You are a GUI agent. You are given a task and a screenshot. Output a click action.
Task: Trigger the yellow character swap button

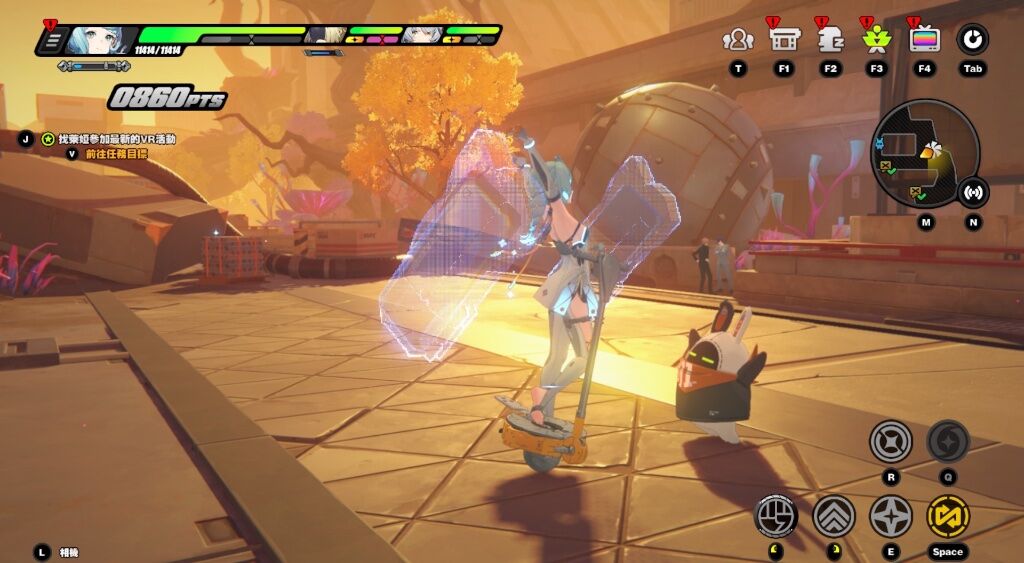[947, 516]
